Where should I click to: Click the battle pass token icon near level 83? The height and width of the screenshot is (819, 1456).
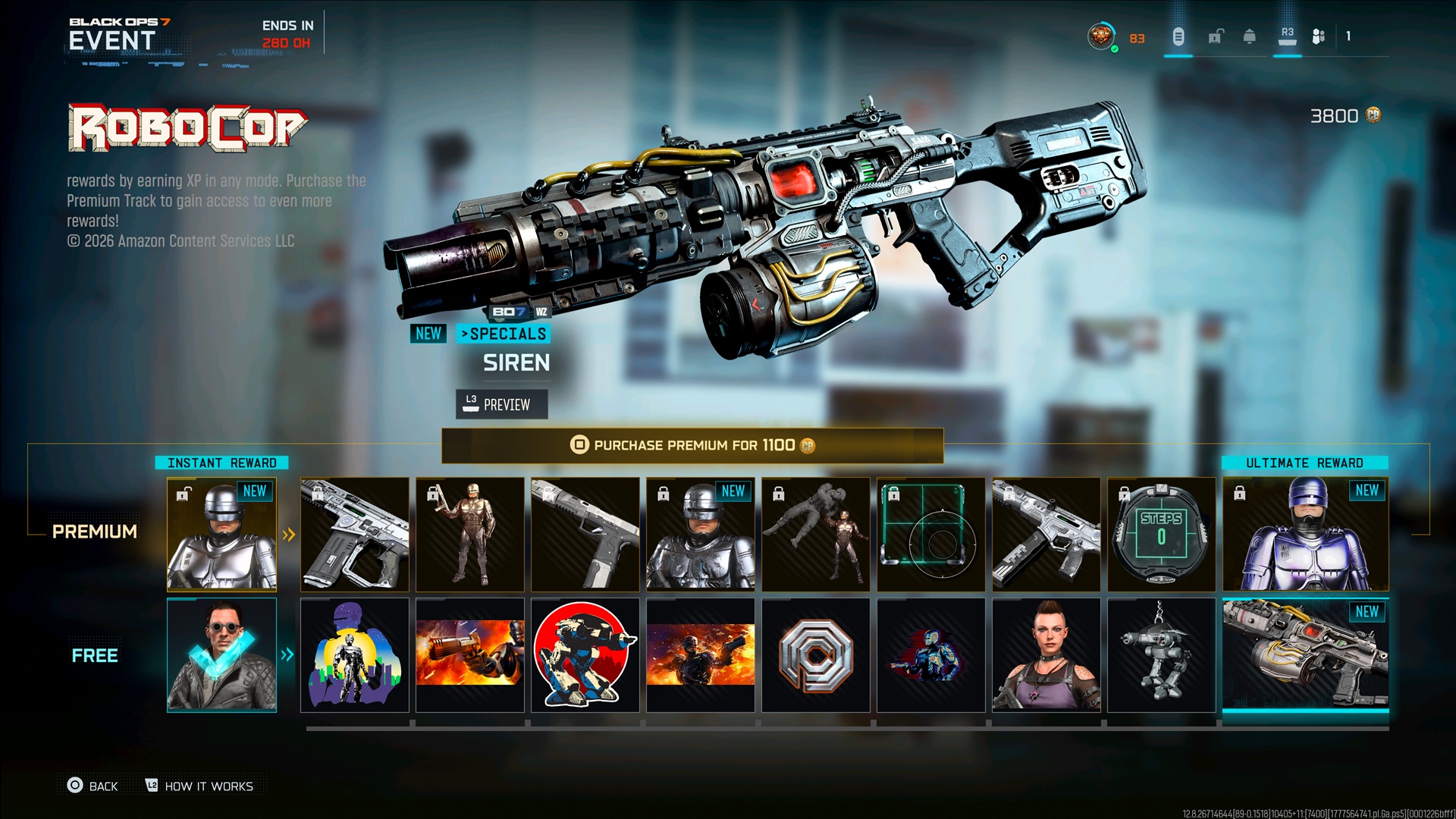coord(1178,36)
